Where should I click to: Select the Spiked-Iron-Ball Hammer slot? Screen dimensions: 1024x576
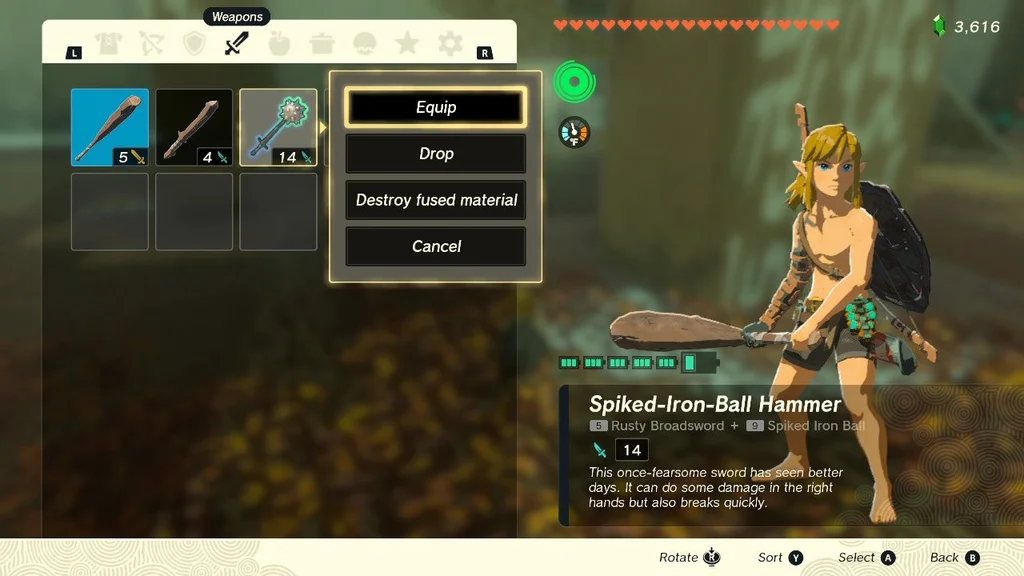pos(278,127)
